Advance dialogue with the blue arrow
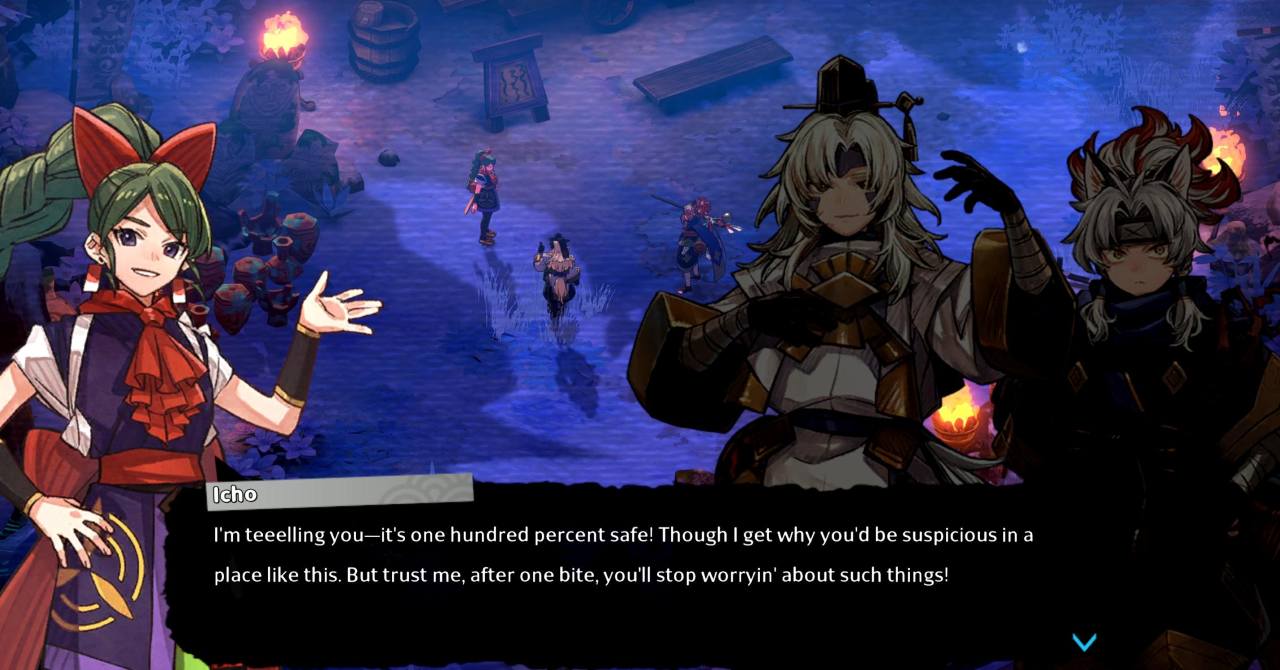This screenshot has width=1280, height=670. point(1084,641)
